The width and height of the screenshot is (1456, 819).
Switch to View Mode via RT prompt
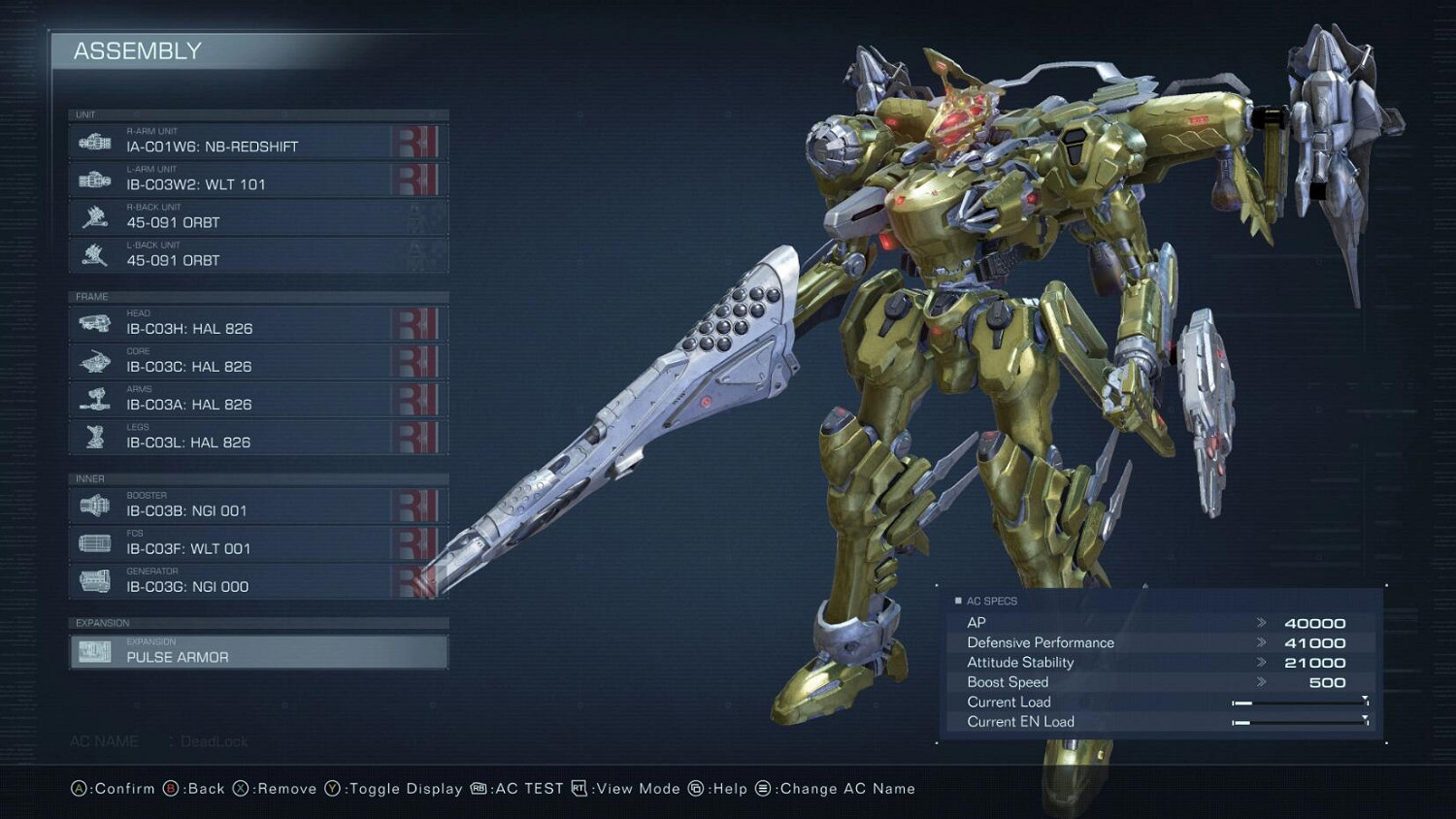click(629, 789)
